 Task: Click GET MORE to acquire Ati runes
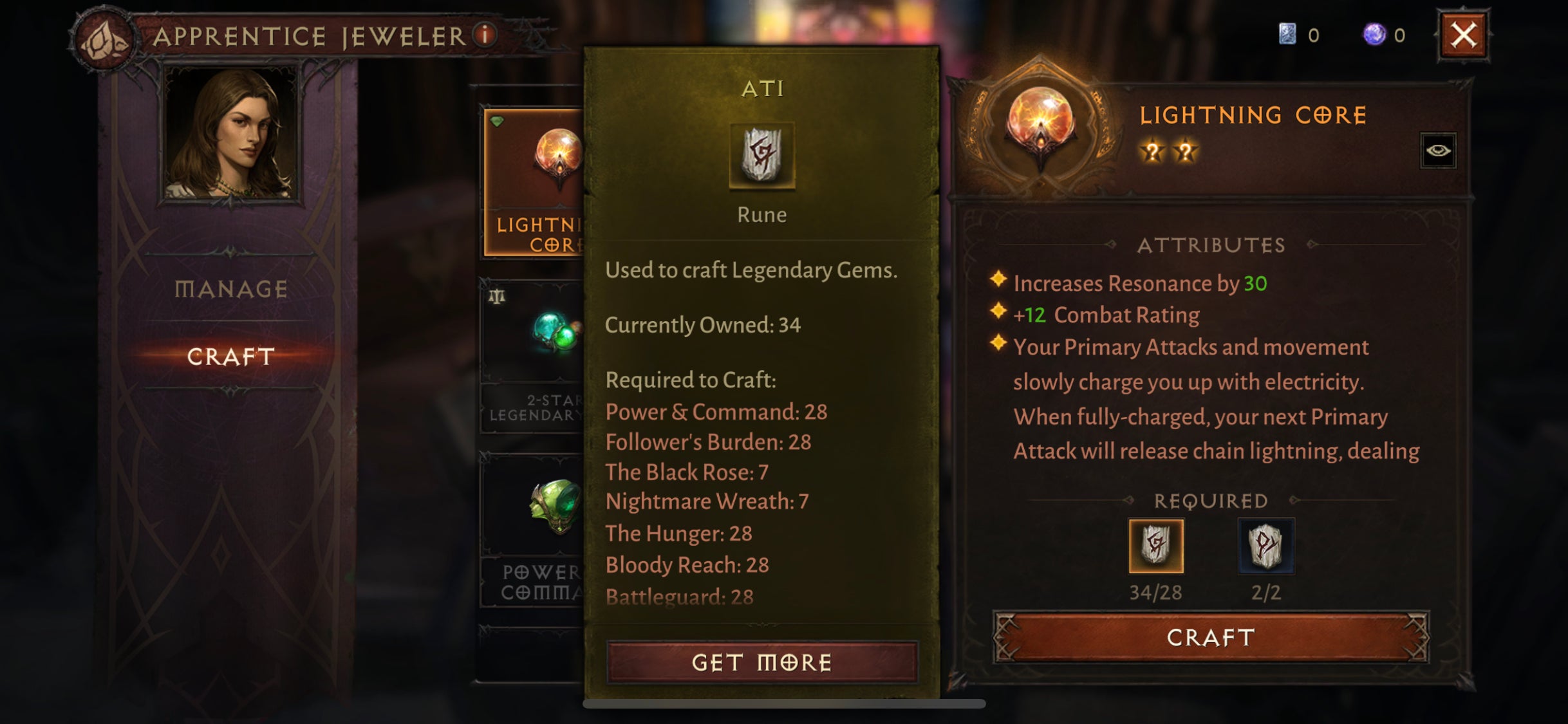click(761, 661)
